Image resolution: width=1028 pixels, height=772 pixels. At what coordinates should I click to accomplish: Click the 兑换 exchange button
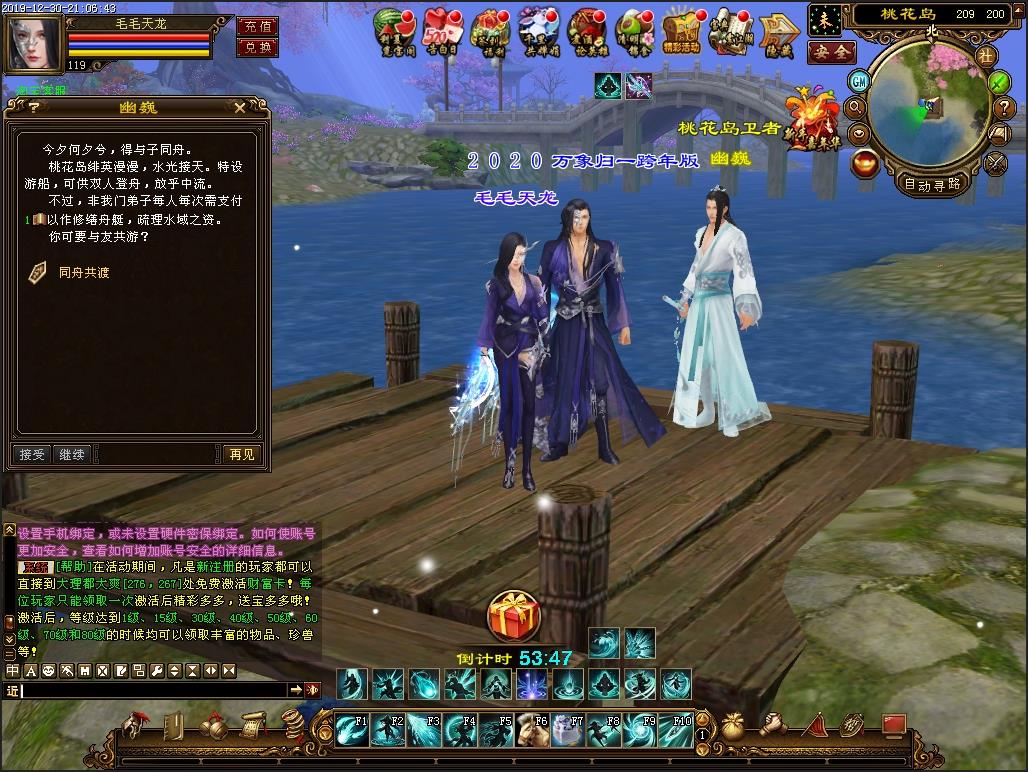coord(257,47)
